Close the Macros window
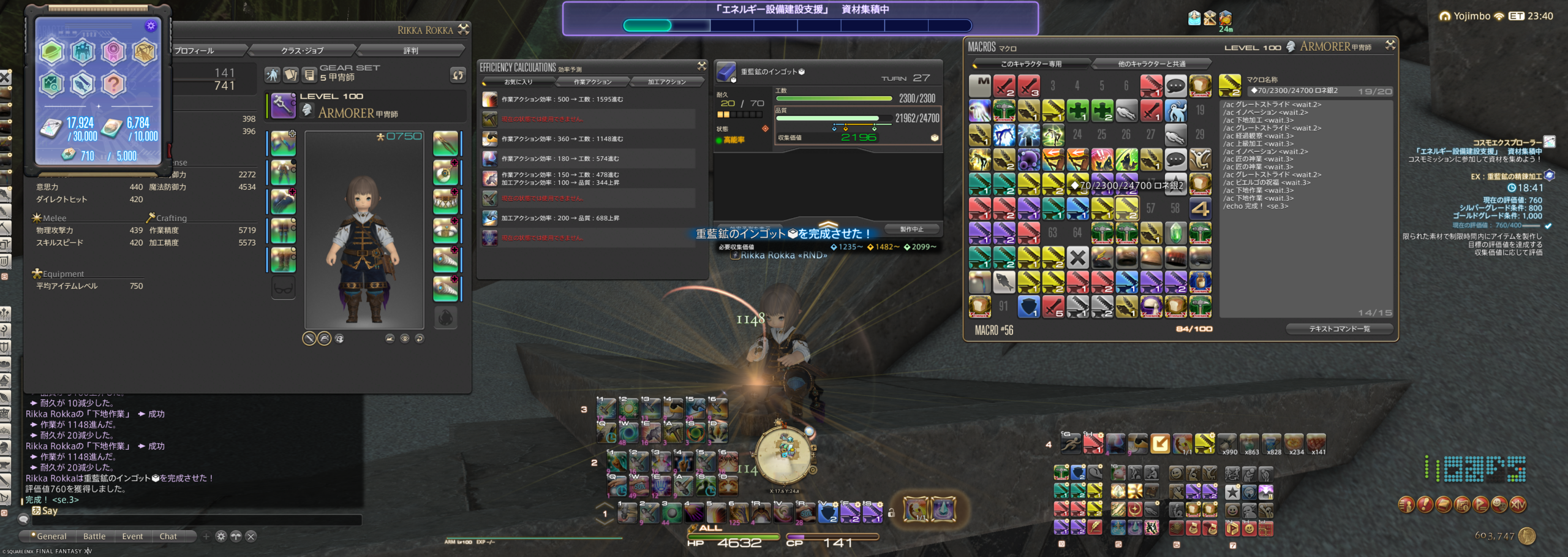The width and height of the screenshot is (1568, 557). click(x=1390, y=45)
